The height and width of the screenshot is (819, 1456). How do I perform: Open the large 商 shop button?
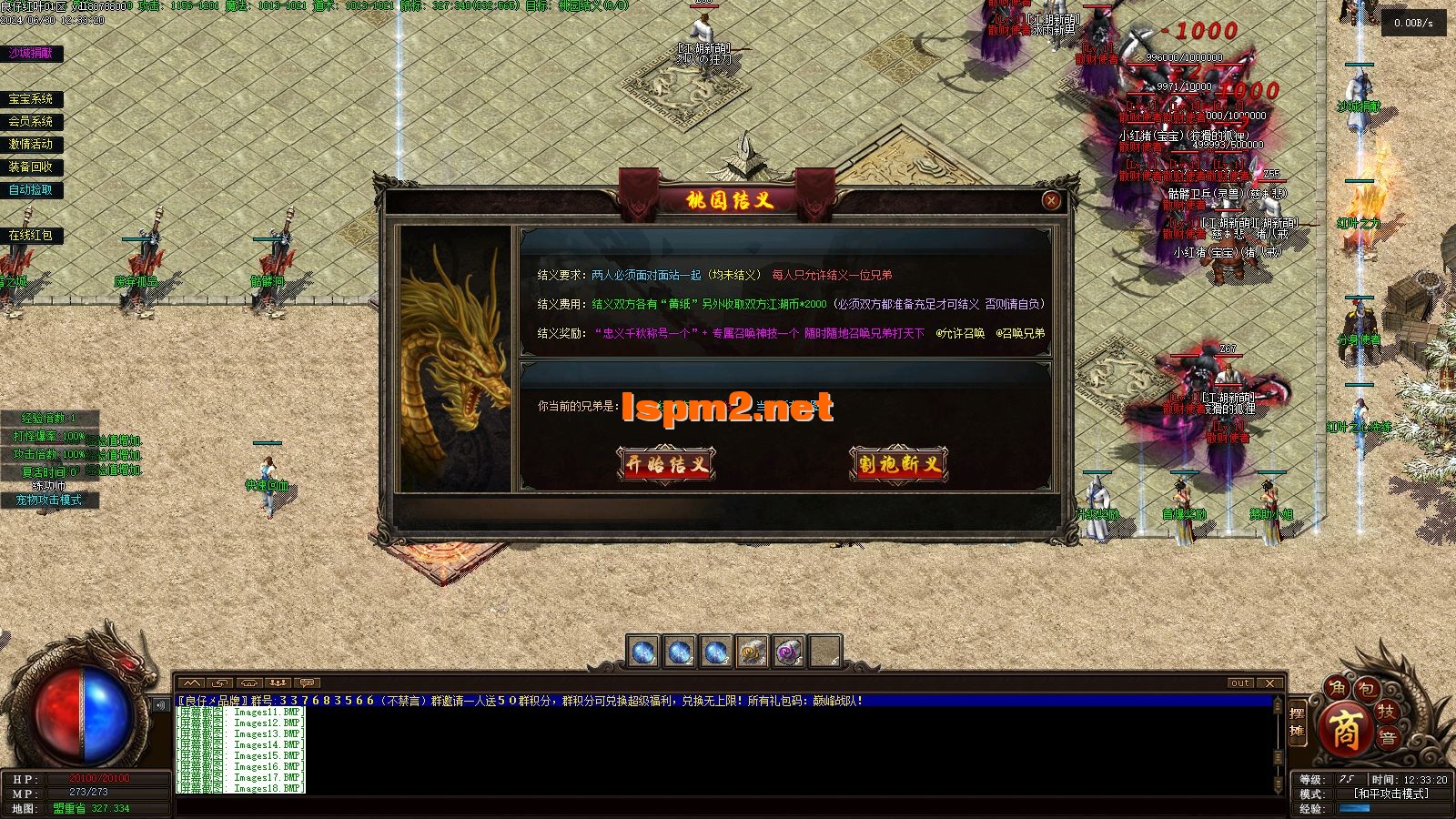click(x=1344, y=728)
